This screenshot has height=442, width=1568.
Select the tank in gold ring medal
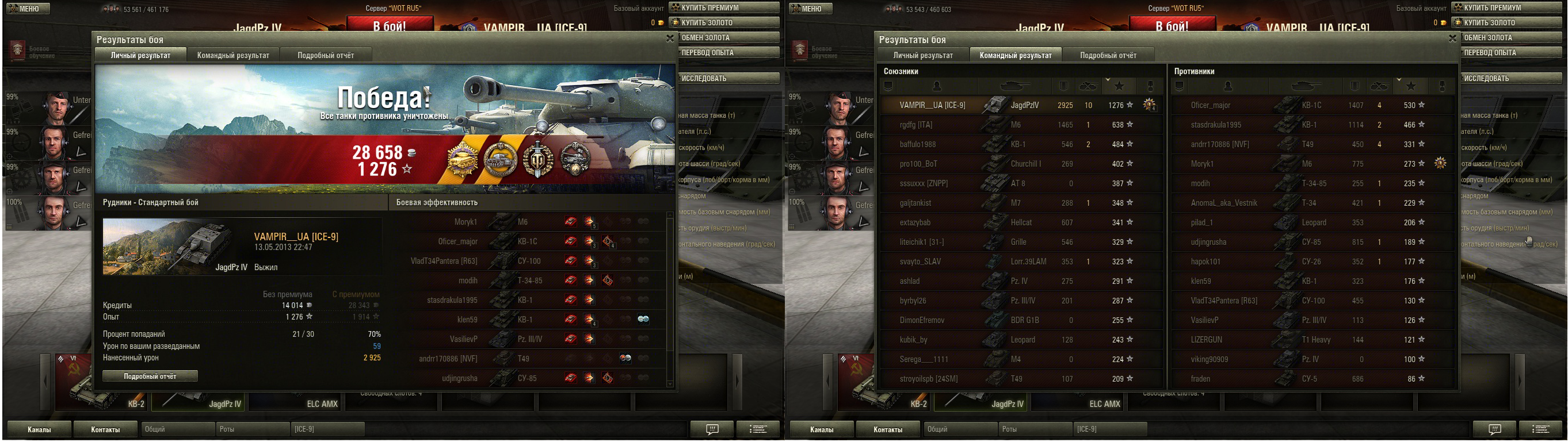(x=501, y=159)
